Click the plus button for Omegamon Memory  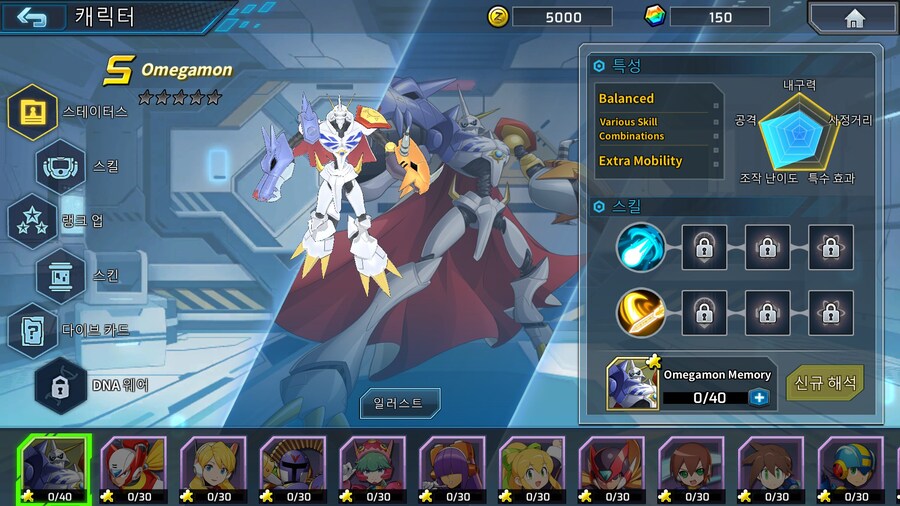(757, 397)
